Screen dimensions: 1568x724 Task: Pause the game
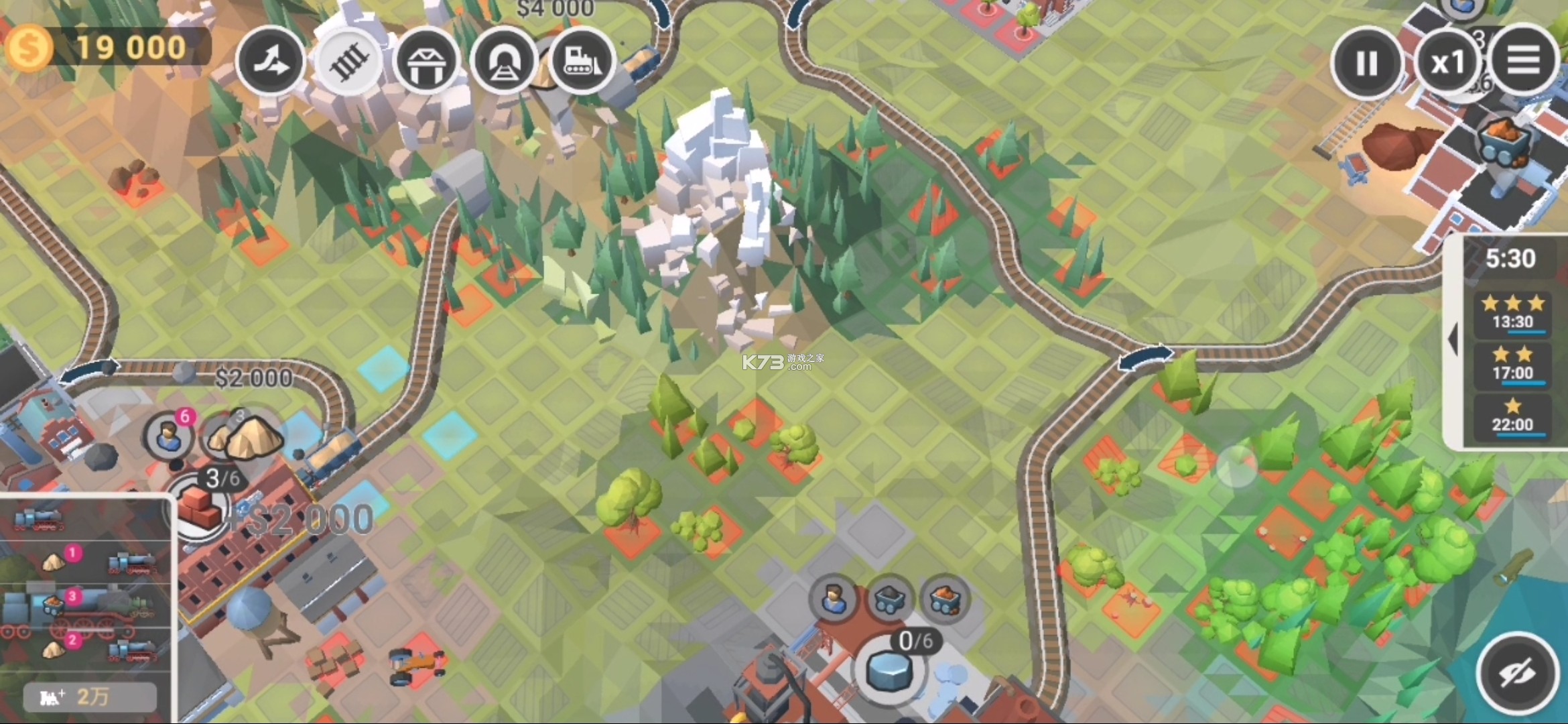point(1366,64)
